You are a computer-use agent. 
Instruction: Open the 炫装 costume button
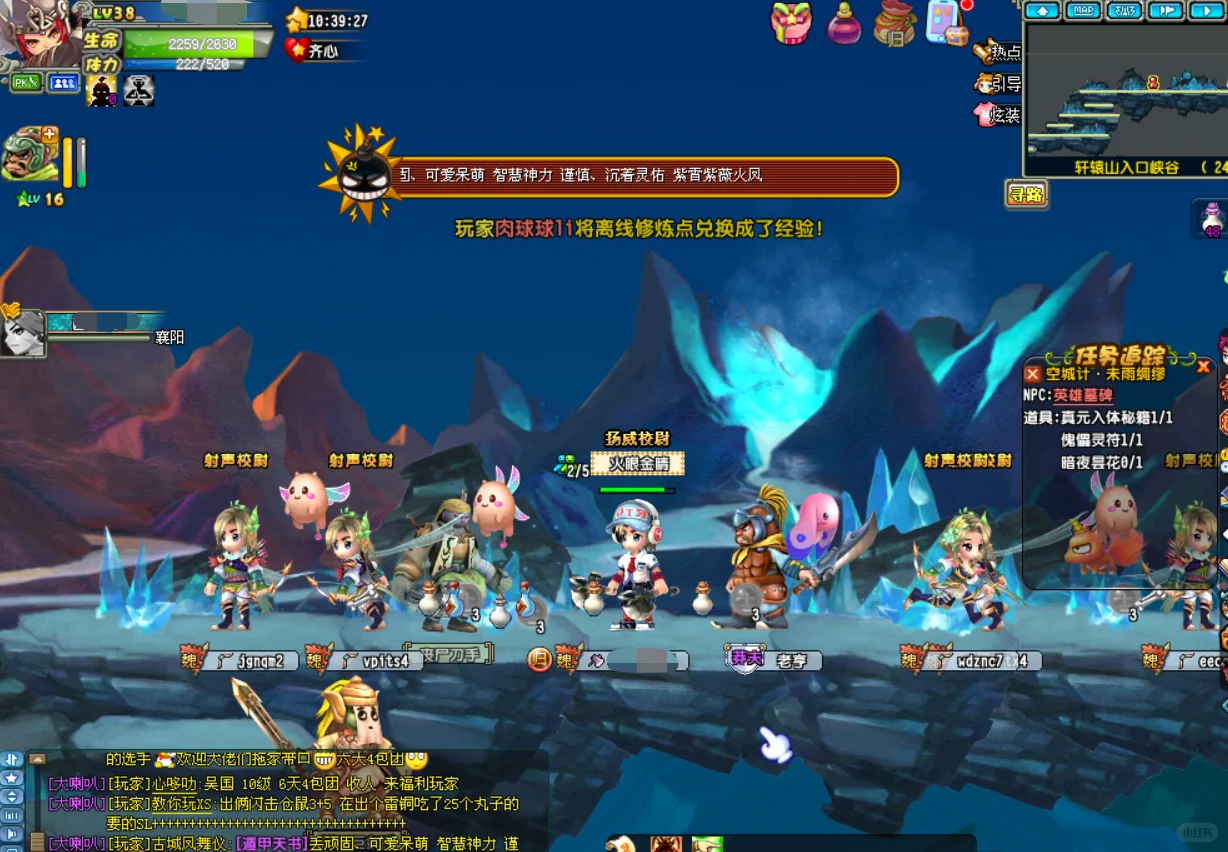(999, 115)
